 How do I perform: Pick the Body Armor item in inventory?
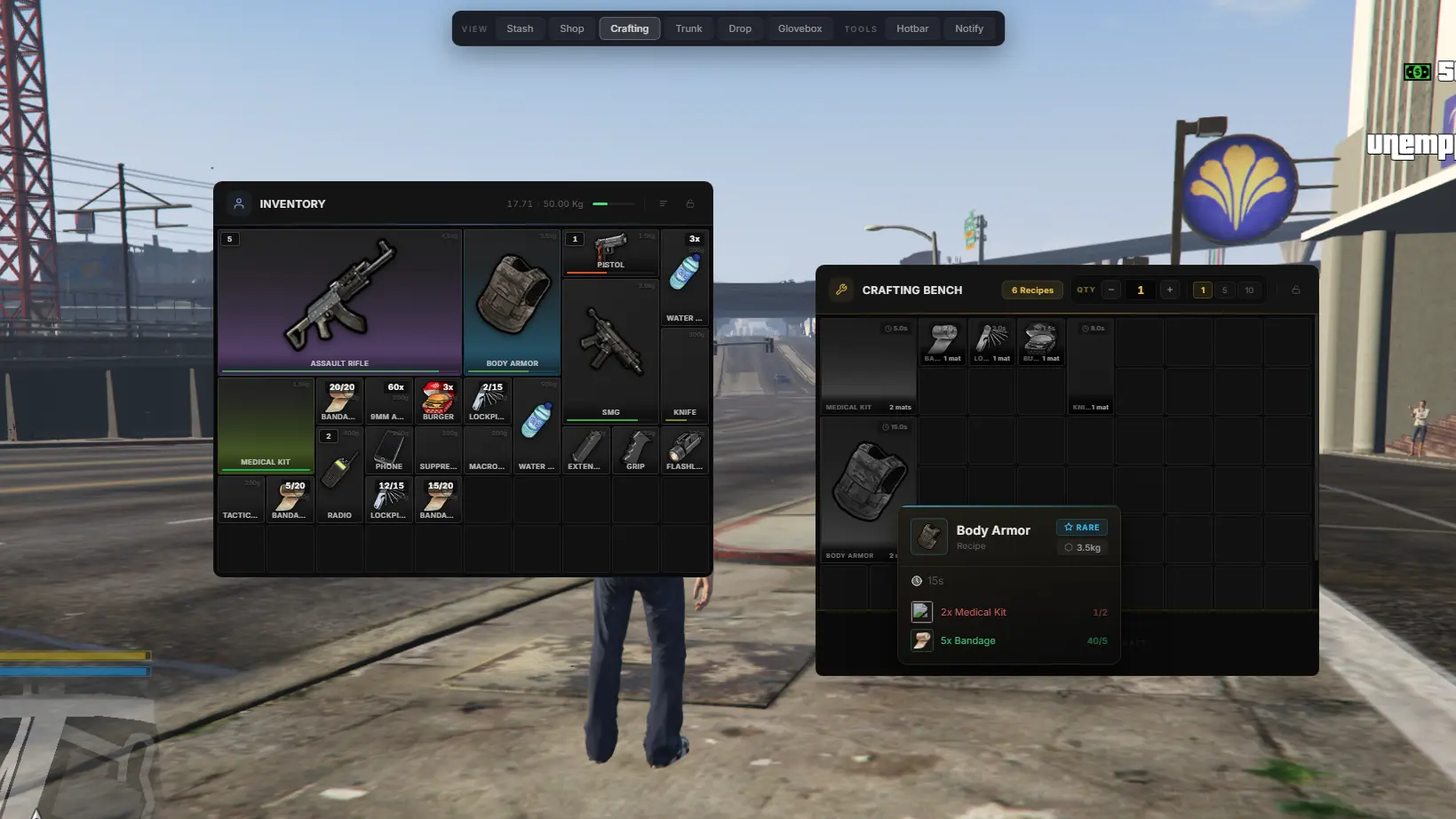pos(512,301)
